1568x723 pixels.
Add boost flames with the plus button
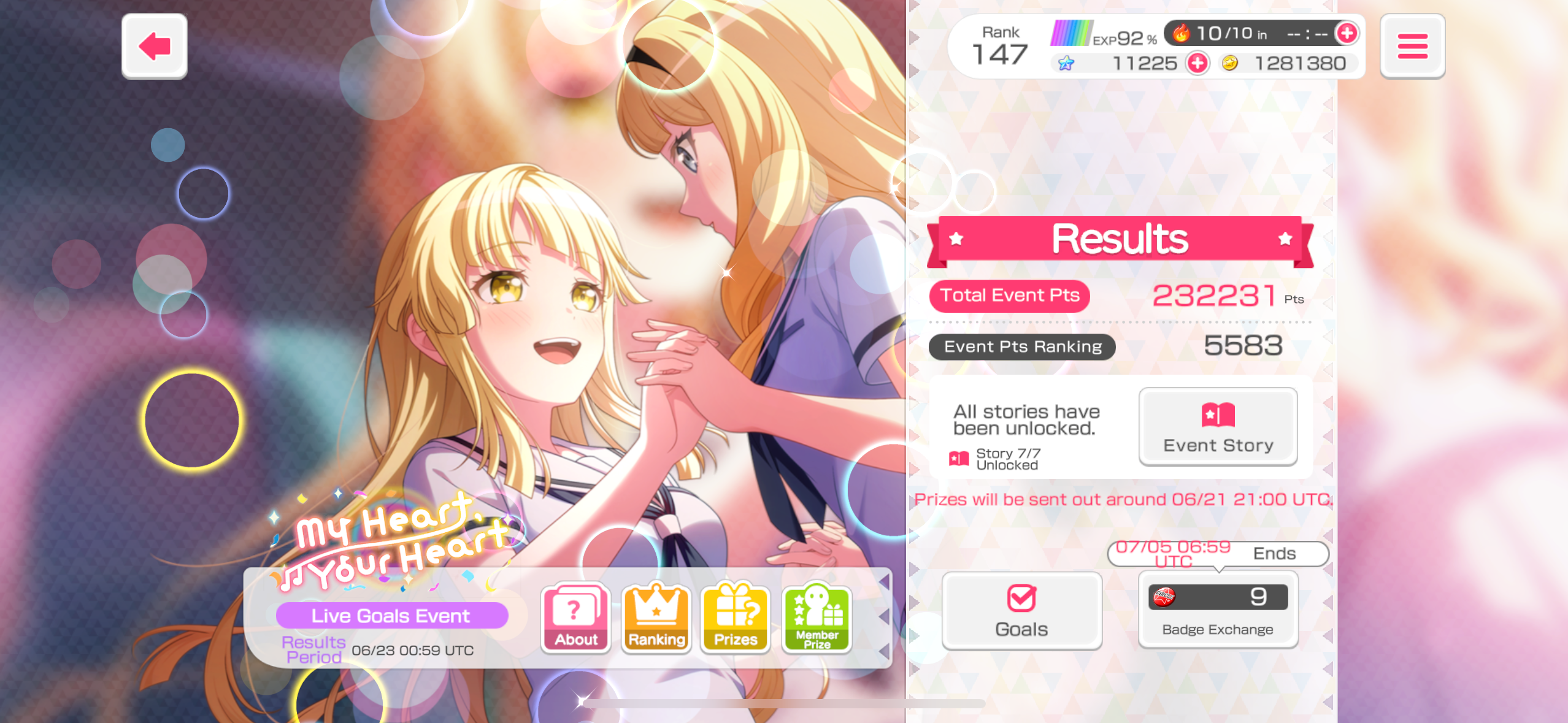(x=1347, y=33)
